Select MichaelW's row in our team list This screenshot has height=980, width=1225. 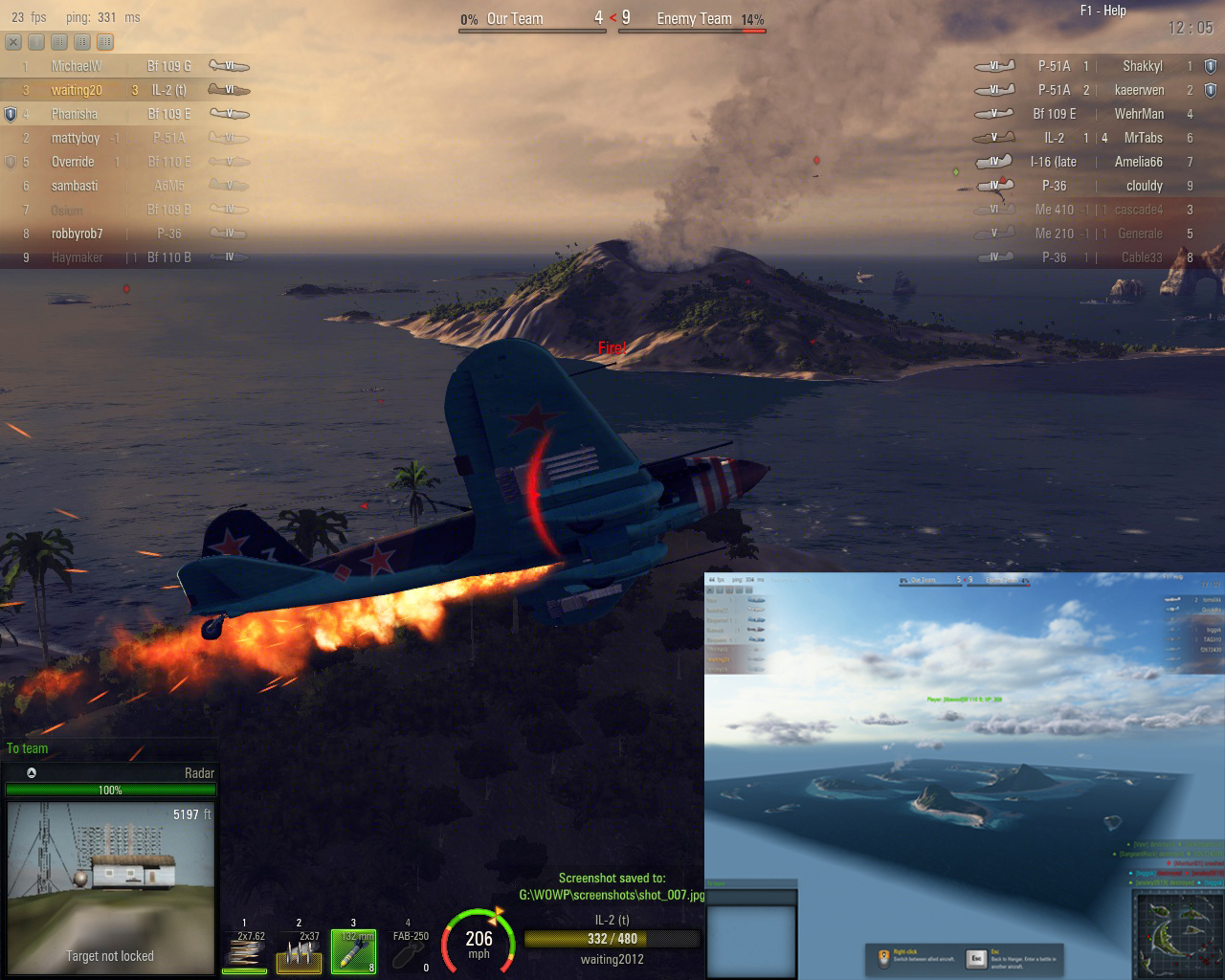coord(124,66)
